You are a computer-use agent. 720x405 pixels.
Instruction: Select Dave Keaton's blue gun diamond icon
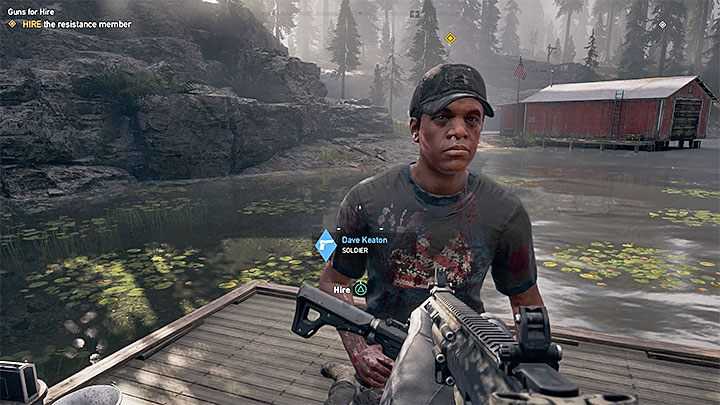325,245
